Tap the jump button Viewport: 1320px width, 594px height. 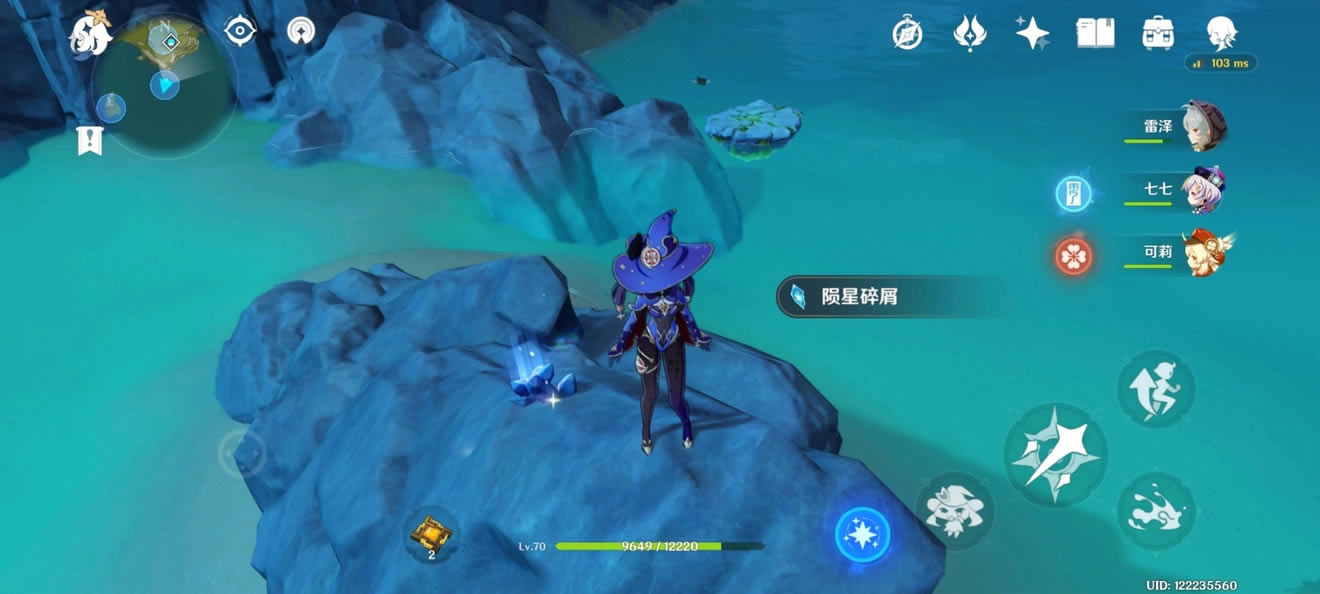[1156, 388]
